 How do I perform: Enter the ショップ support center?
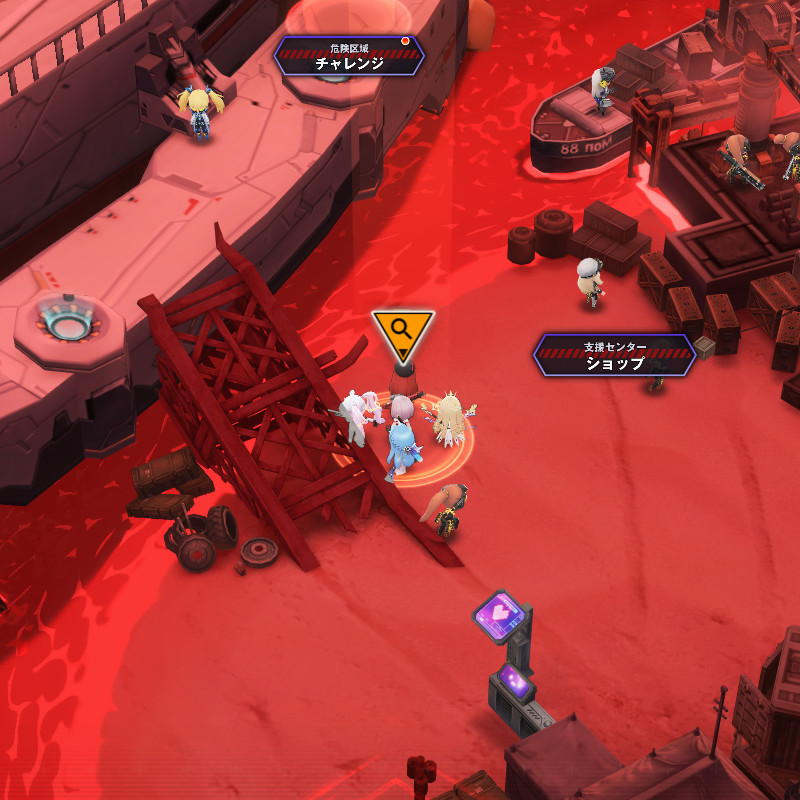[x=614, y=356]
